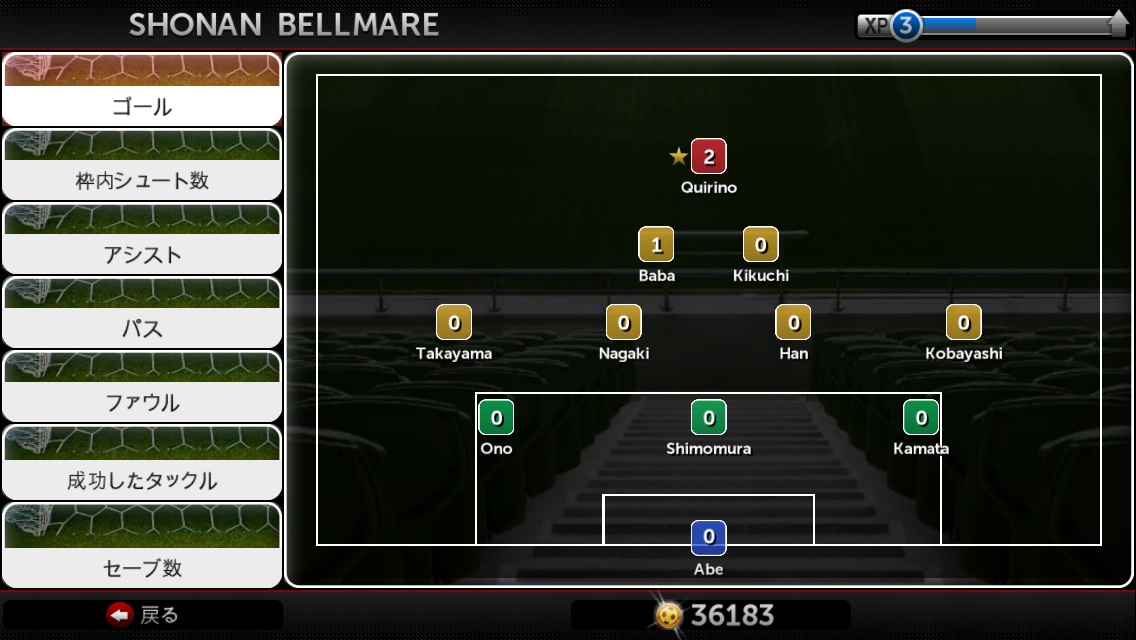1136x640 pixels.
Task: Click on Han's player marker
Action: [x=794, y=323]
